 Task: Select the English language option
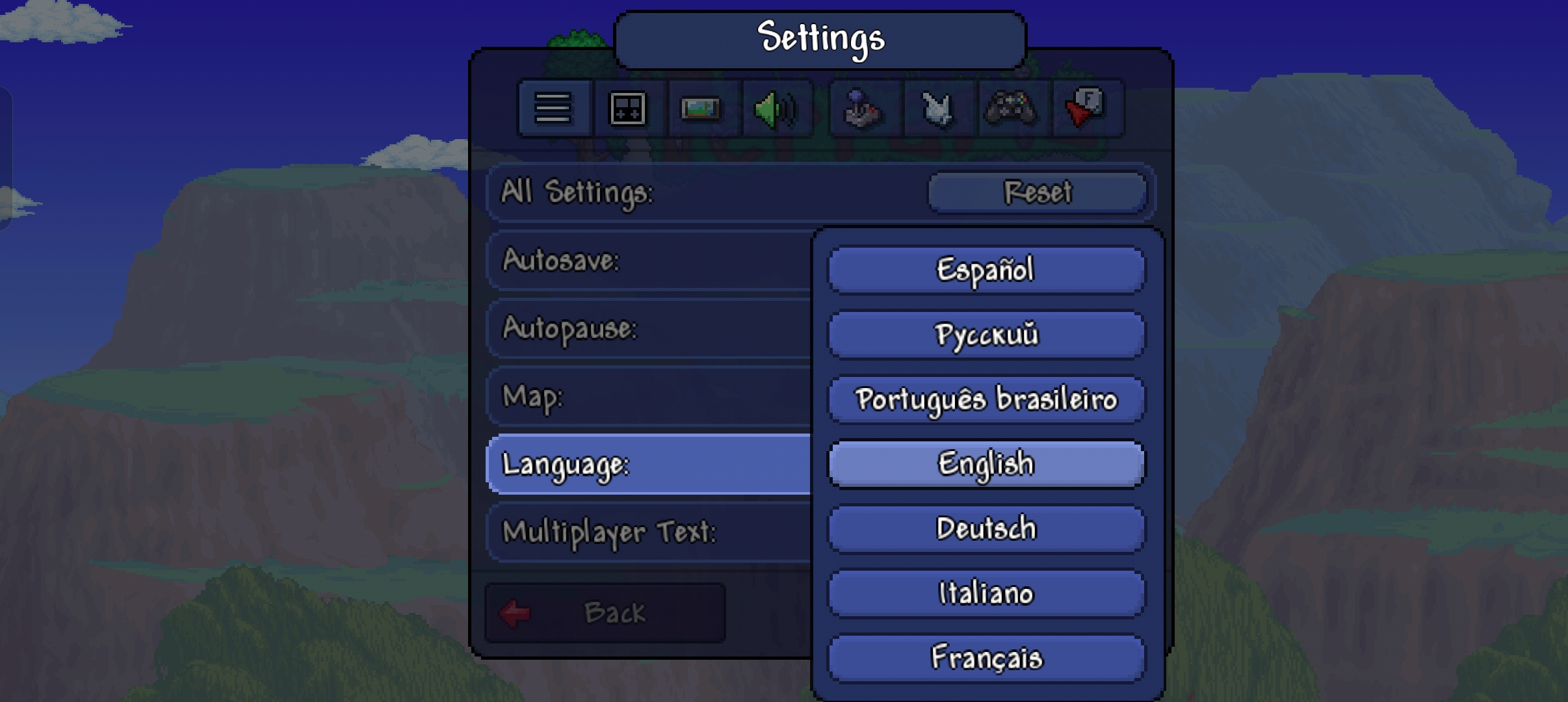click(986, 464)
